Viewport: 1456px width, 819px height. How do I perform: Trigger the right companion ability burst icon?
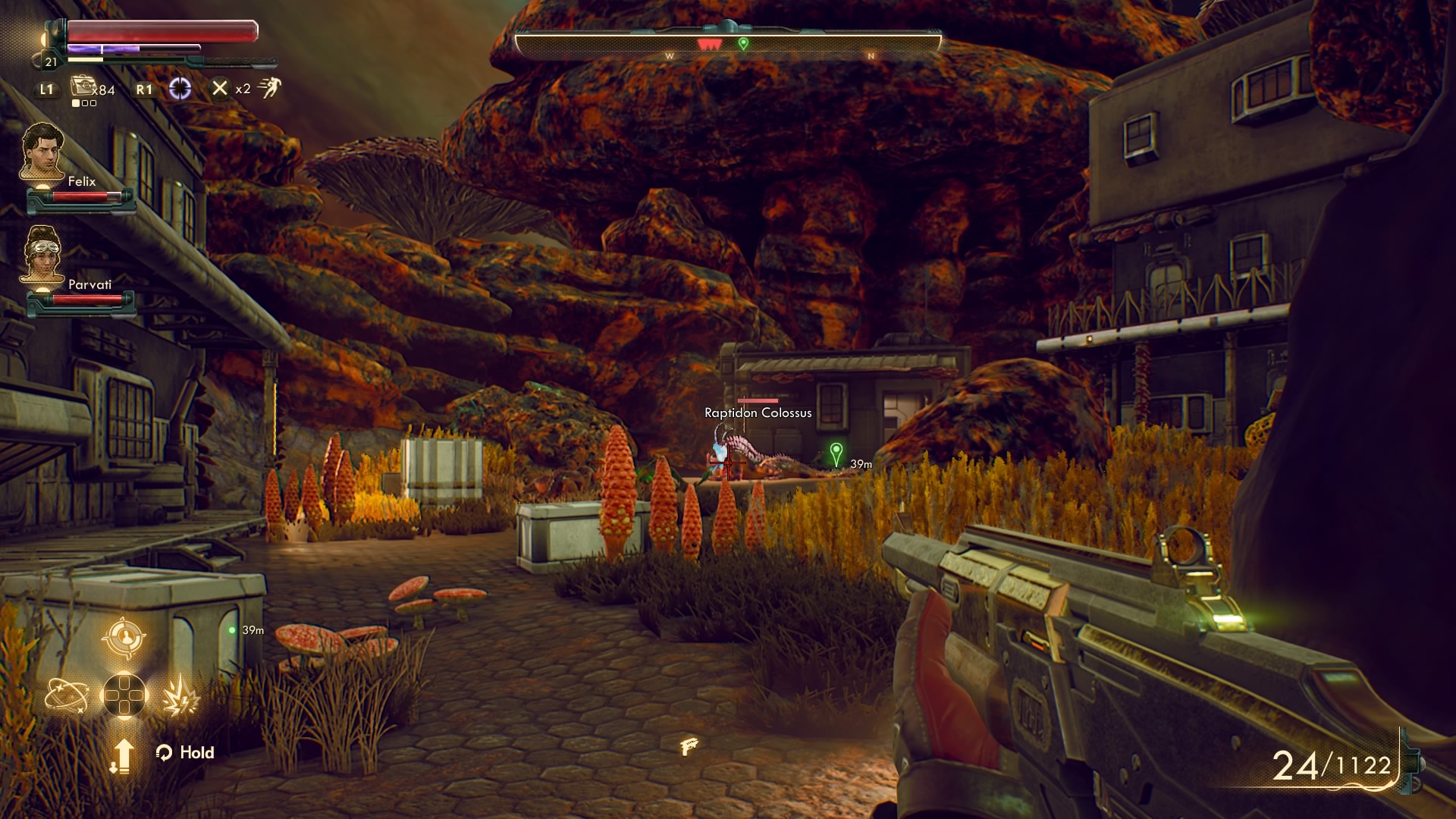180,695
